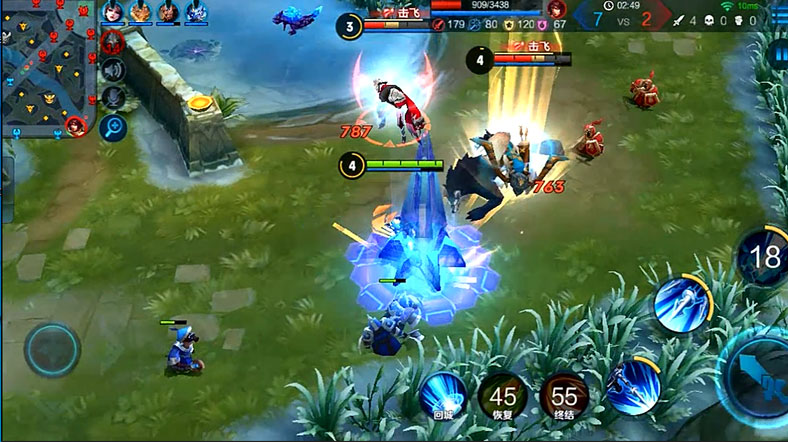
Task: Click the magnifying glass zoom button
Action: pos(113,127)
